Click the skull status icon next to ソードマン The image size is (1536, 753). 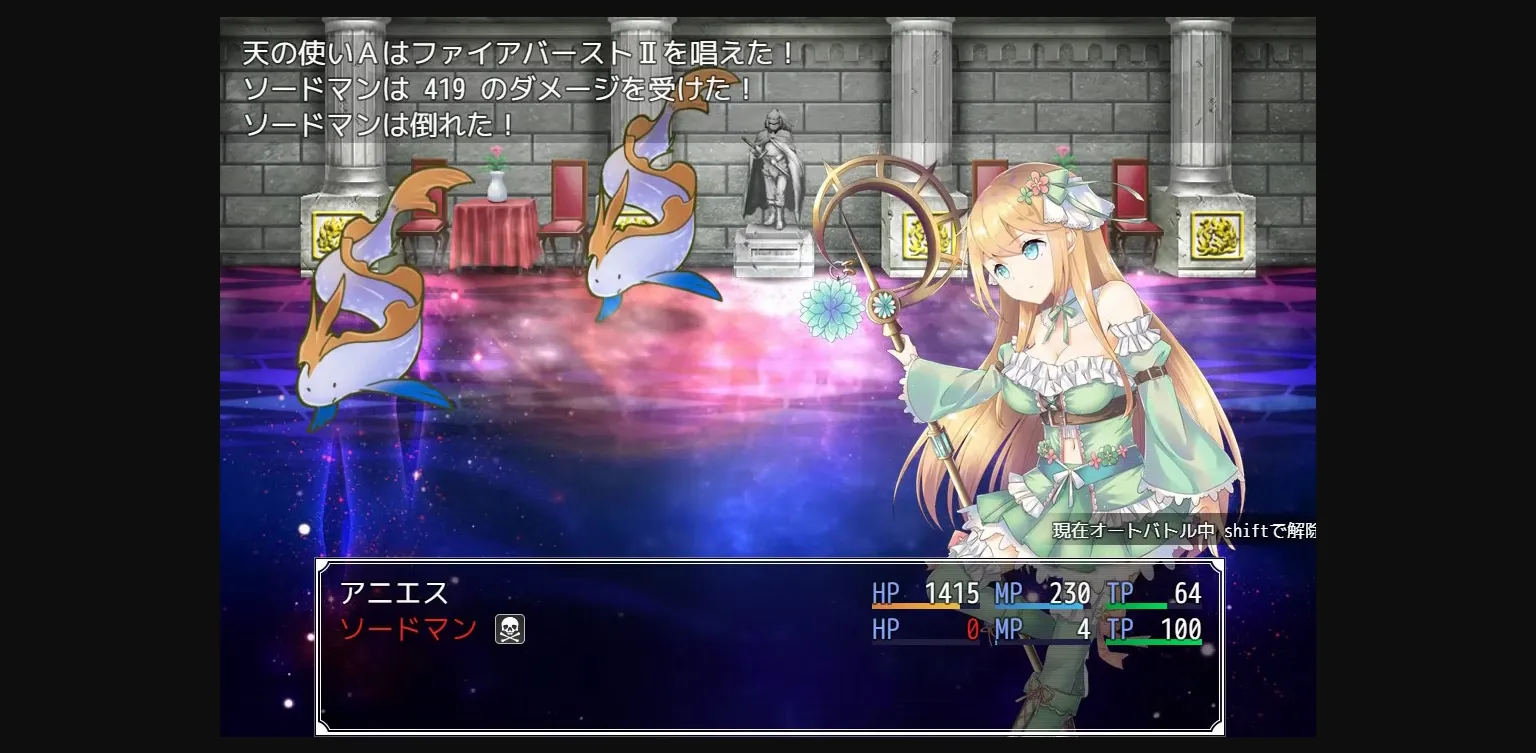point(510,630)
